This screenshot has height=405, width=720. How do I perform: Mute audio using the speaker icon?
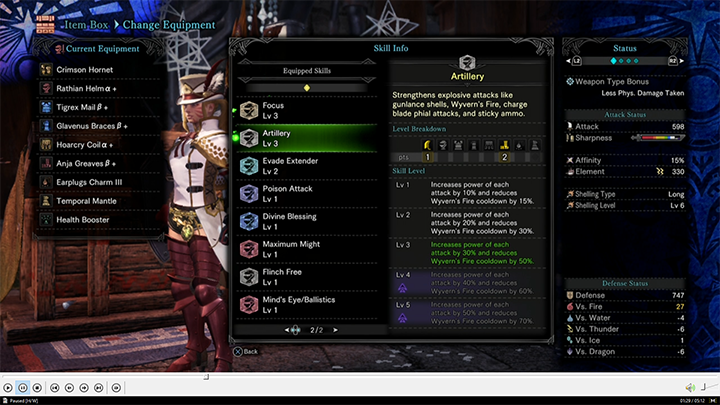[690, 388]
